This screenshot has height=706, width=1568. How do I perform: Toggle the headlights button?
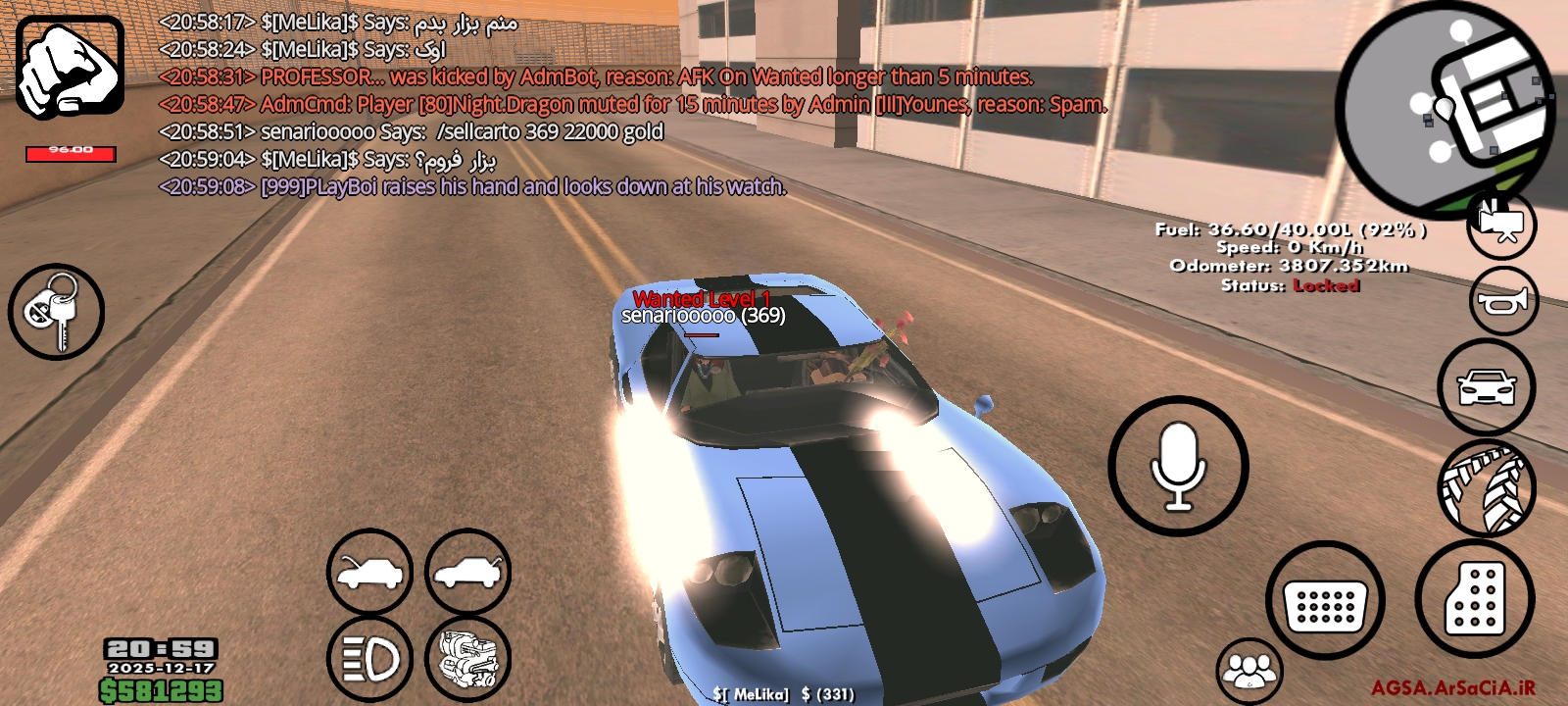[x=369, y=659]
